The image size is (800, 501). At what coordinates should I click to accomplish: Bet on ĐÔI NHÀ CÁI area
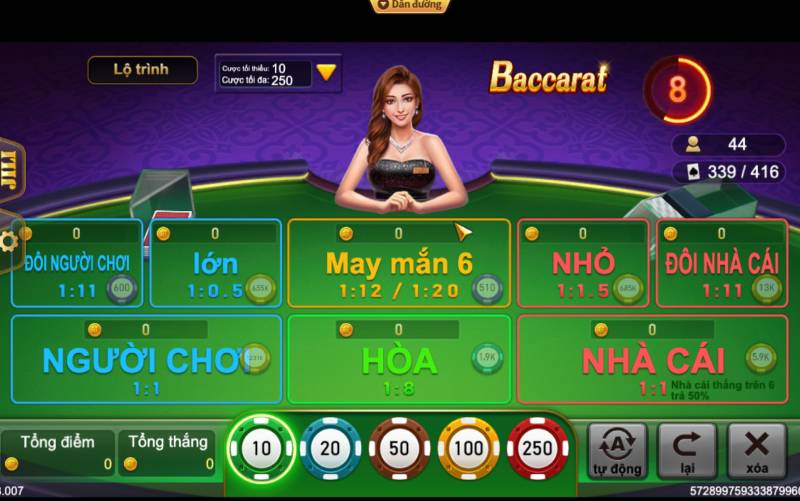pos(721,264)
